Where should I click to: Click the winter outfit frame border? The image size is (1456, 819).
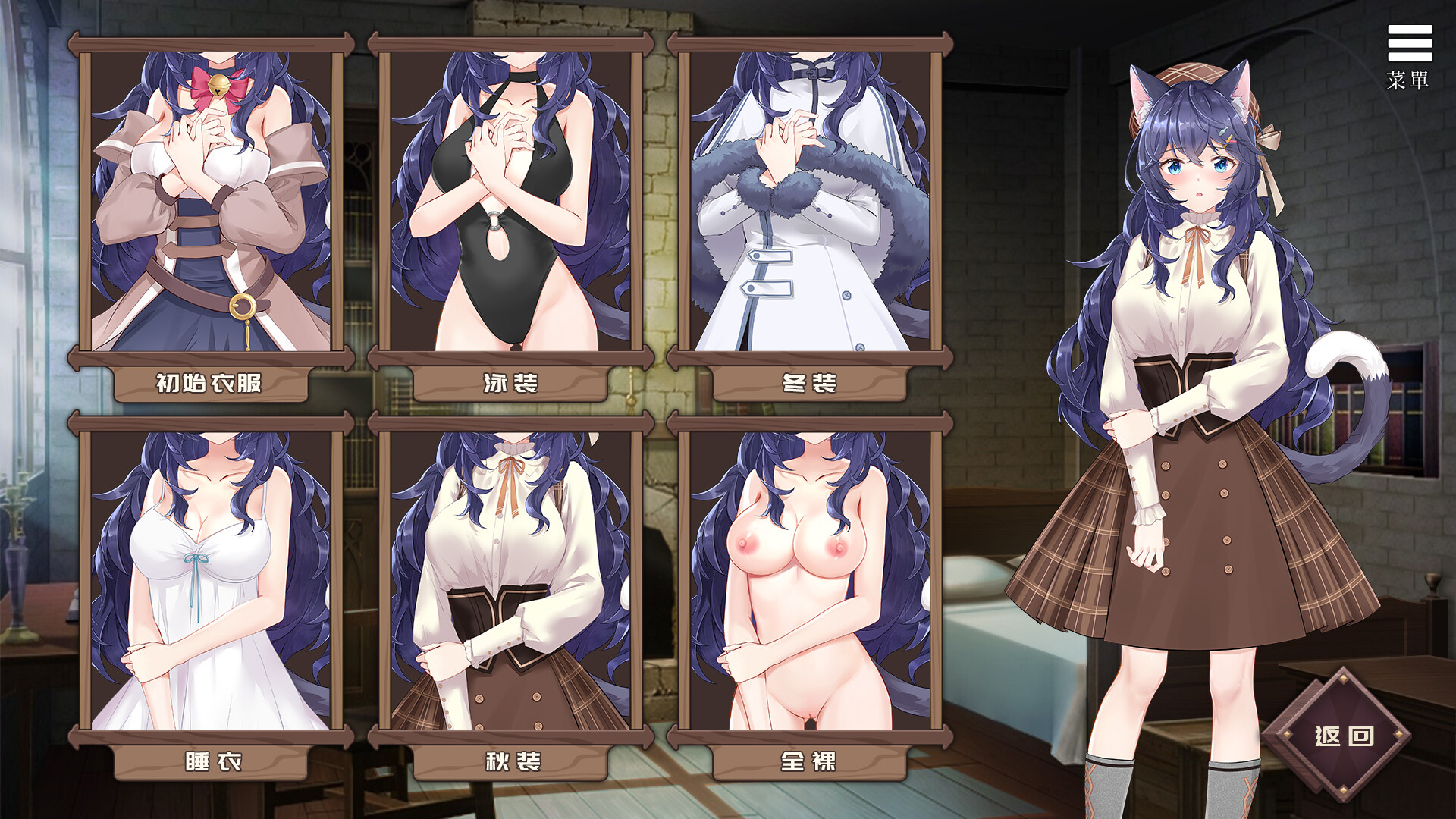[808, 42]
